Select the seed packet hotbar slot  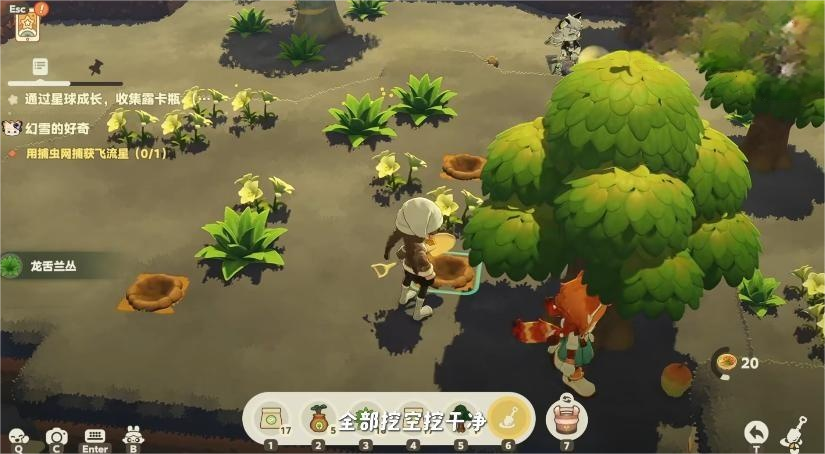[x=271, y=418]
